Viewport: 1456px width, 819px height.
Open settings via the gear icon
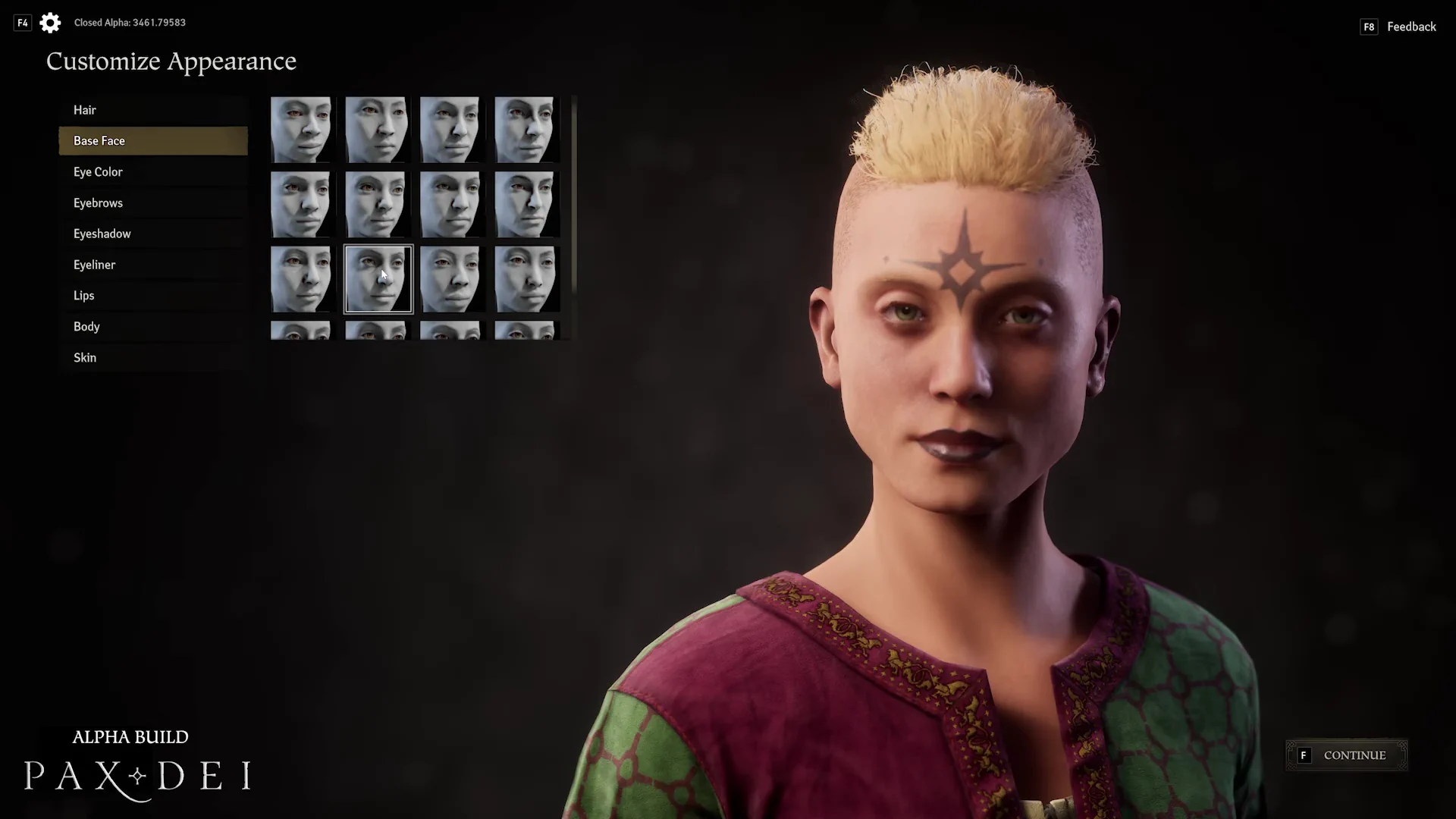click(50, 23)
